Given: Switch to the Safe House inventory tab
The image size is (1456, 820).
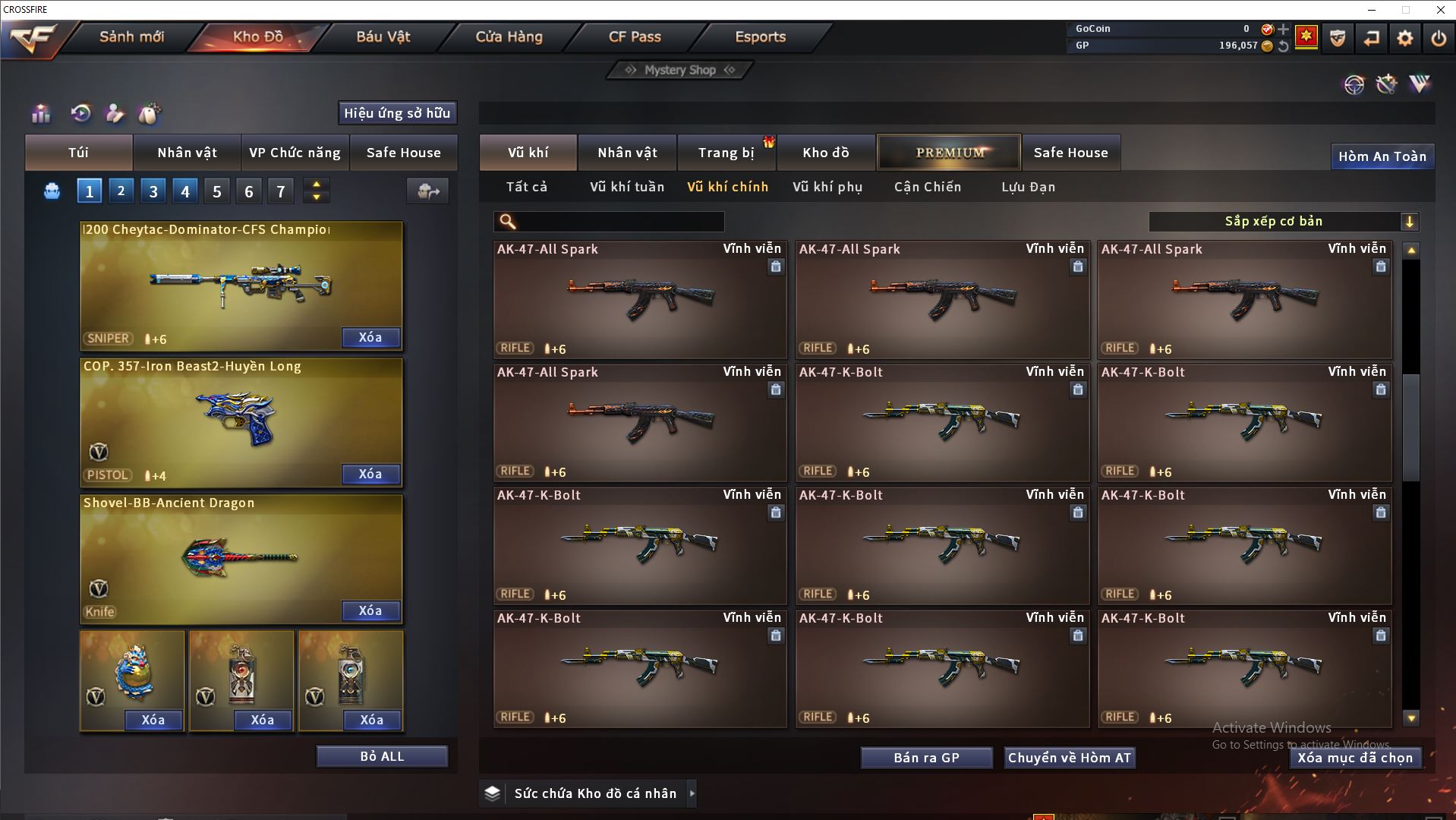Looking at the screenshot, I should (1070, 153).
